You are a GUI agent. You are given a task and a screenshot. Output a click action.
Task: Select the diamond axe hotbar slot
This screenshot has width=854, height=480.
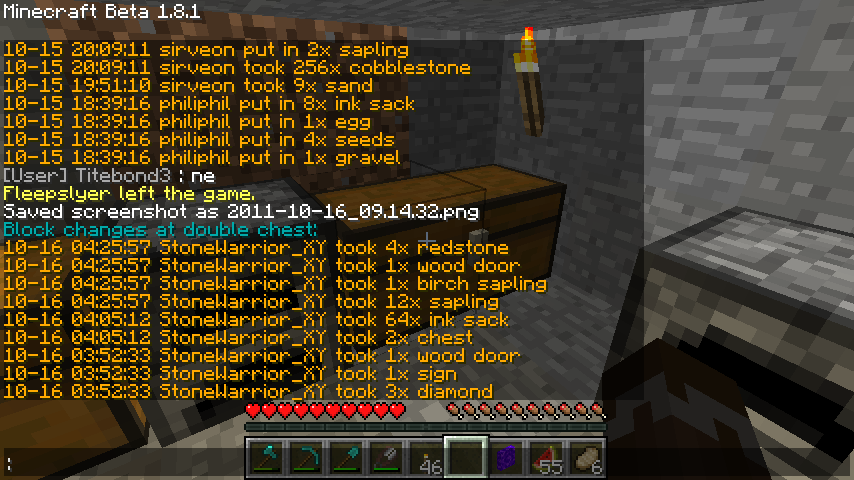(266, 458)
